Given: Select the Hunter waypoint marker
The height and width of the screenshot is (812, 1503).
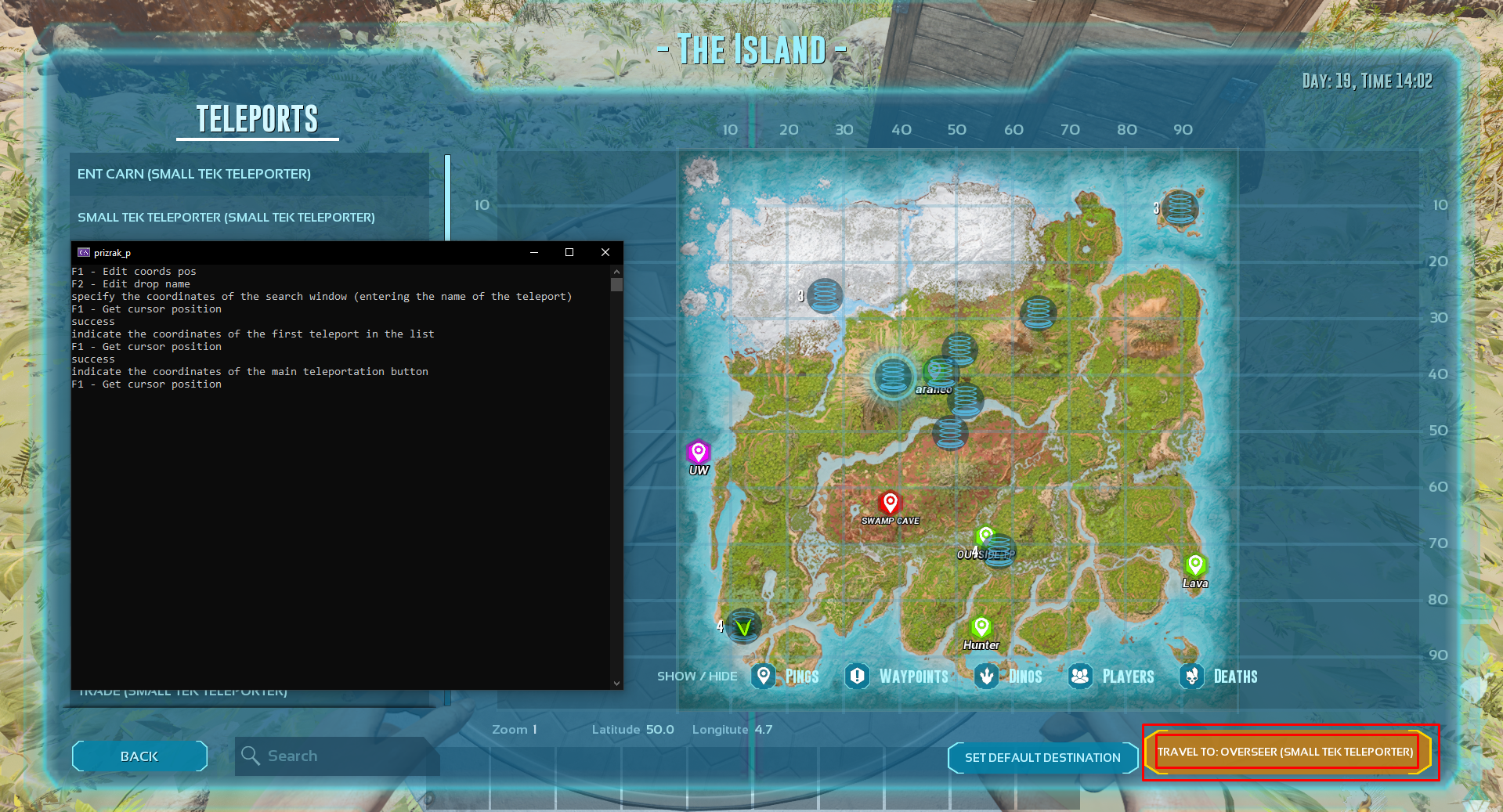Looking at the screenshot, I should pyautogui.click(x=981, y=627).
